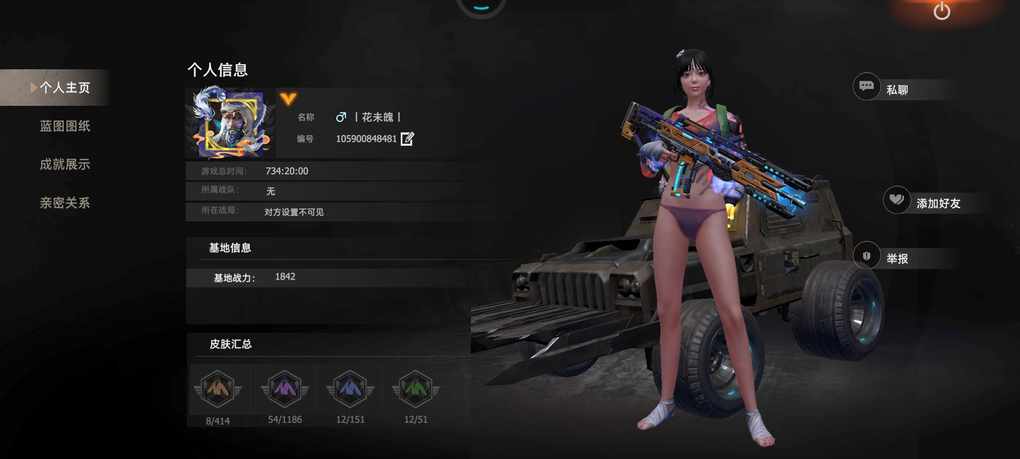Click the orange rank chevron badge
This screenshot has width=1020, height=459.
288,98
